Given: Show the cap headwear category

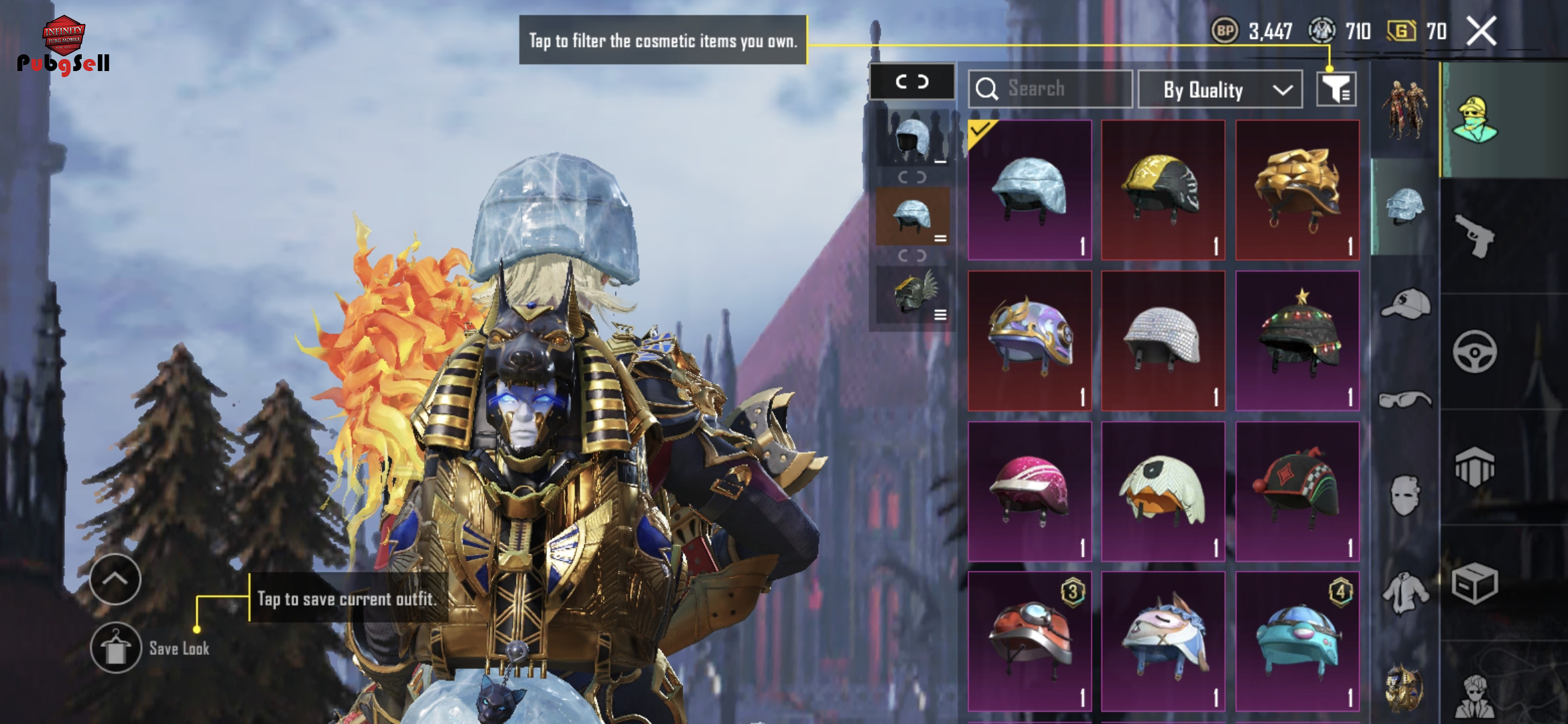Looking at the screenshot, I should (1405, 305).
